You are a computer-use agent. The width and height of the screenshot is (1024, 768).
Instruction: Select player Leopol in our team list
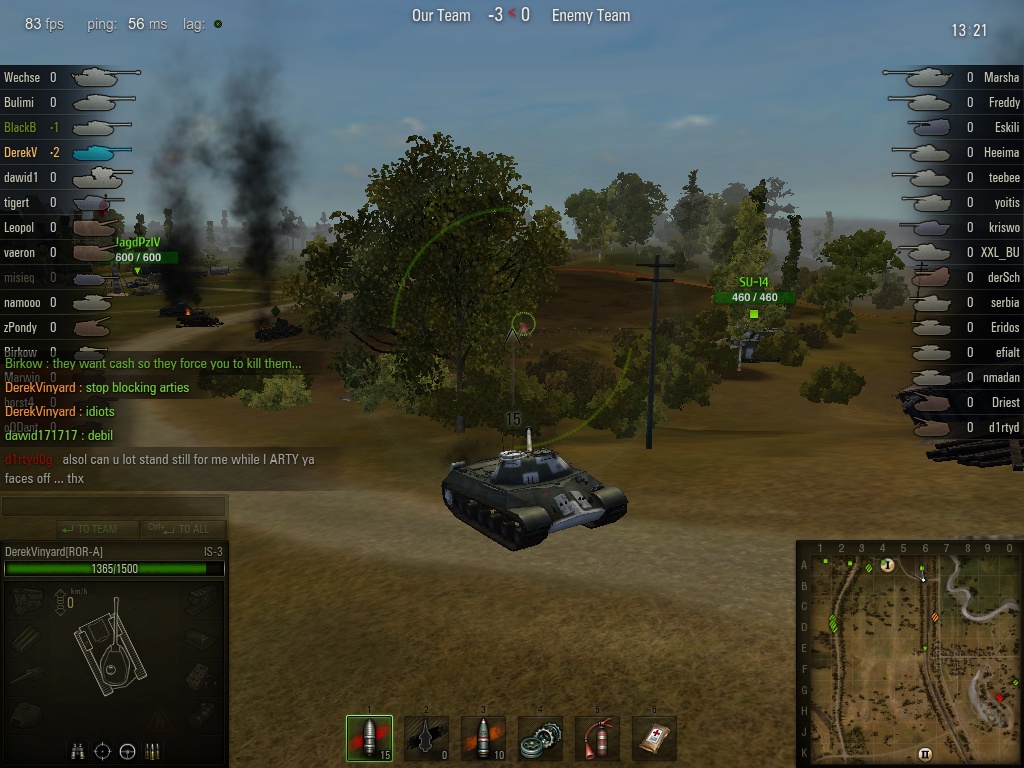19,227
